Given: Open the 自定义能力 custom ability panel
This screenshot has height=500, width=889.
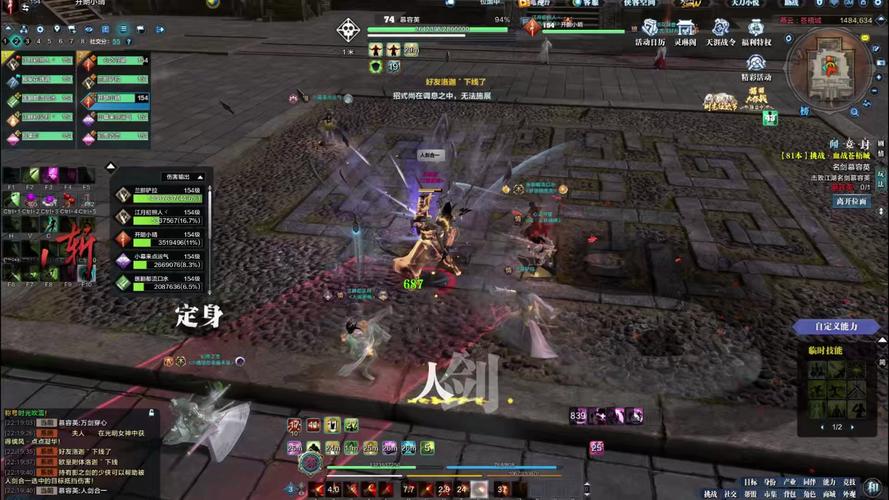Looking at the screenshot, I should tap(836, 326).
